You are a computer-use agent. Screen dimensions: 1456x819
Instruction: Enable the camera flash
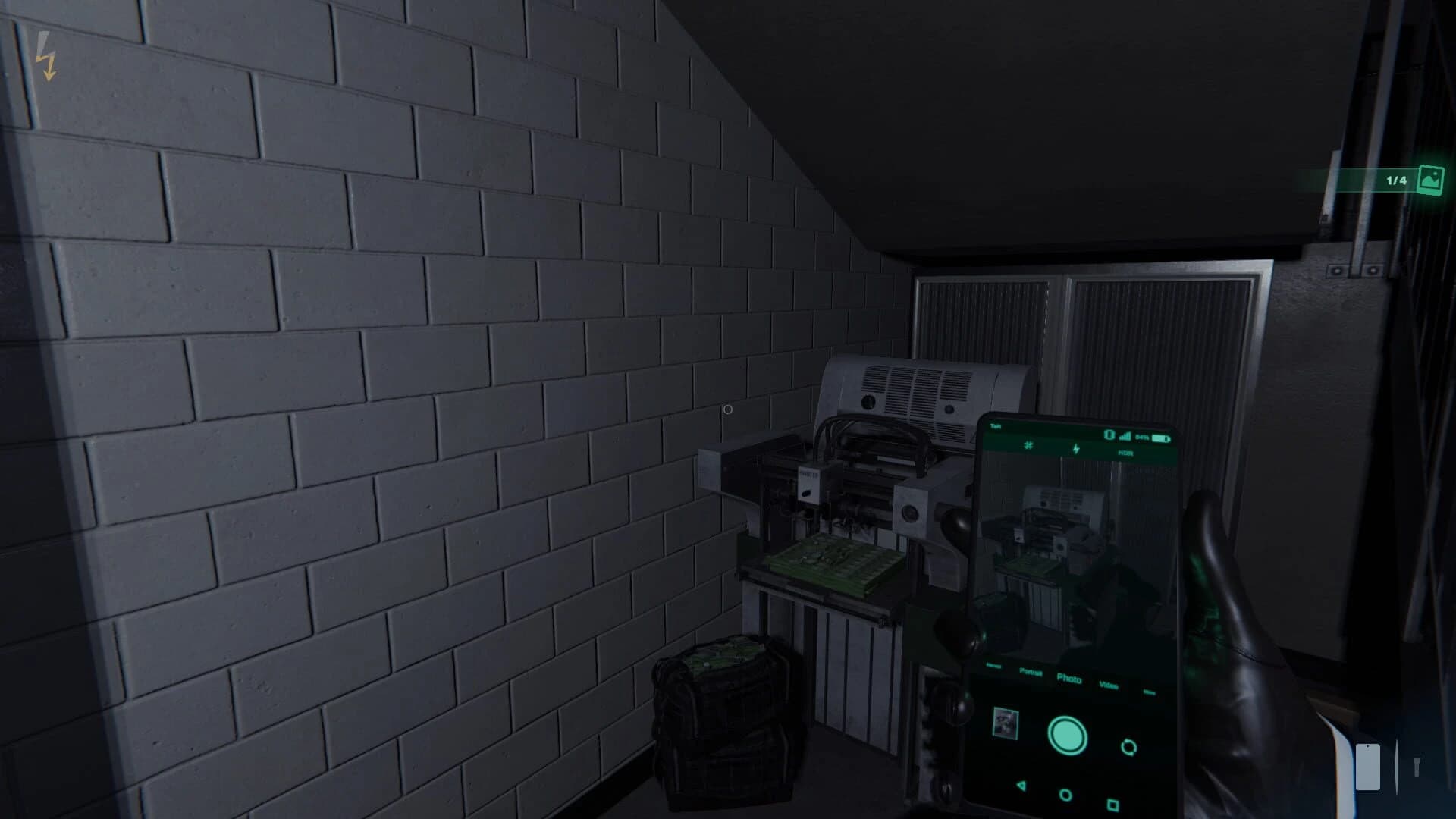click(x=1076, y=449)
